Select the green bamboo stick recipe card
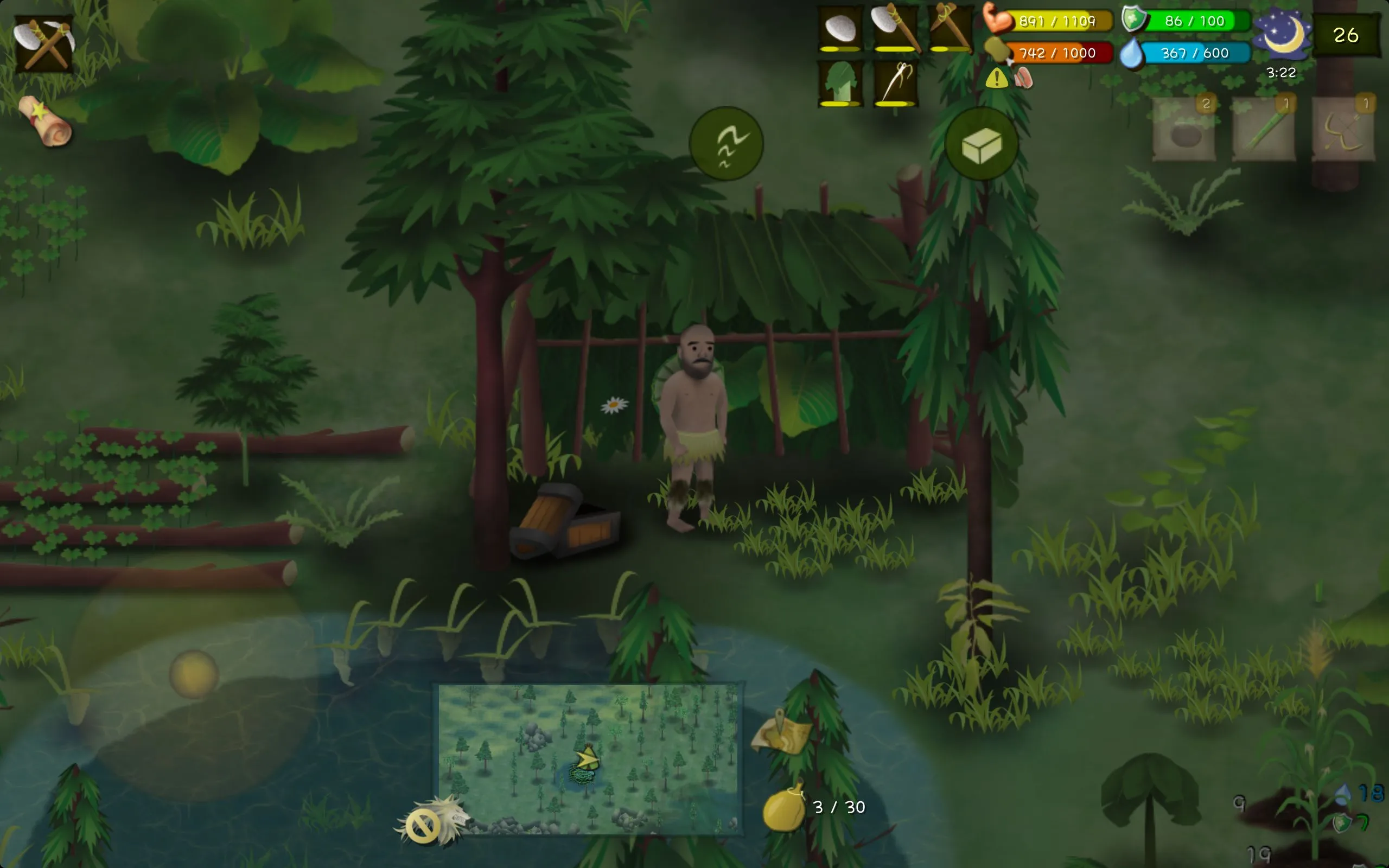The image size is (1389, 868). coord(1263,129)
